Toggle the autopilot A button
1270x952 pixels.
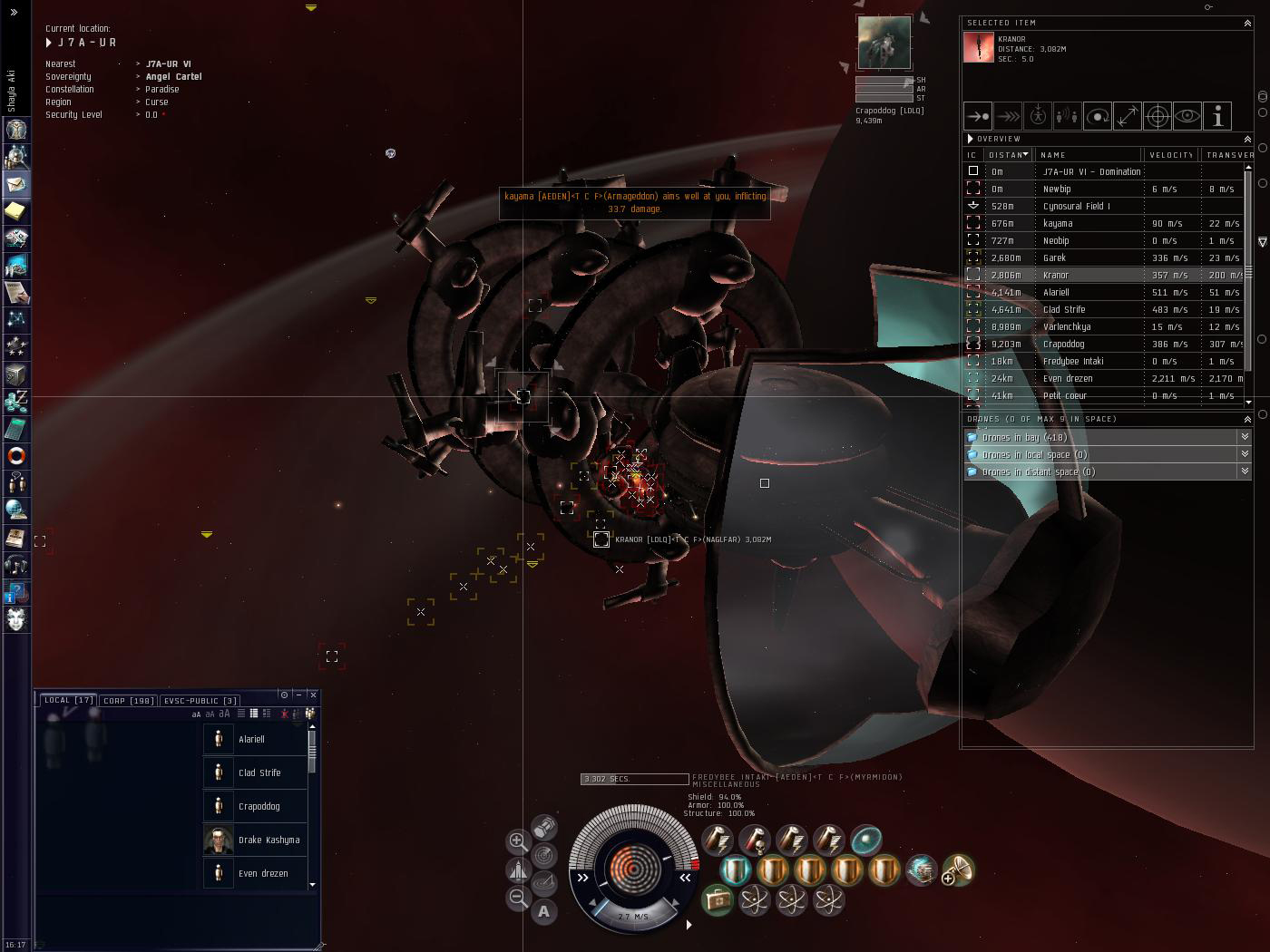(x=543, y=911)
